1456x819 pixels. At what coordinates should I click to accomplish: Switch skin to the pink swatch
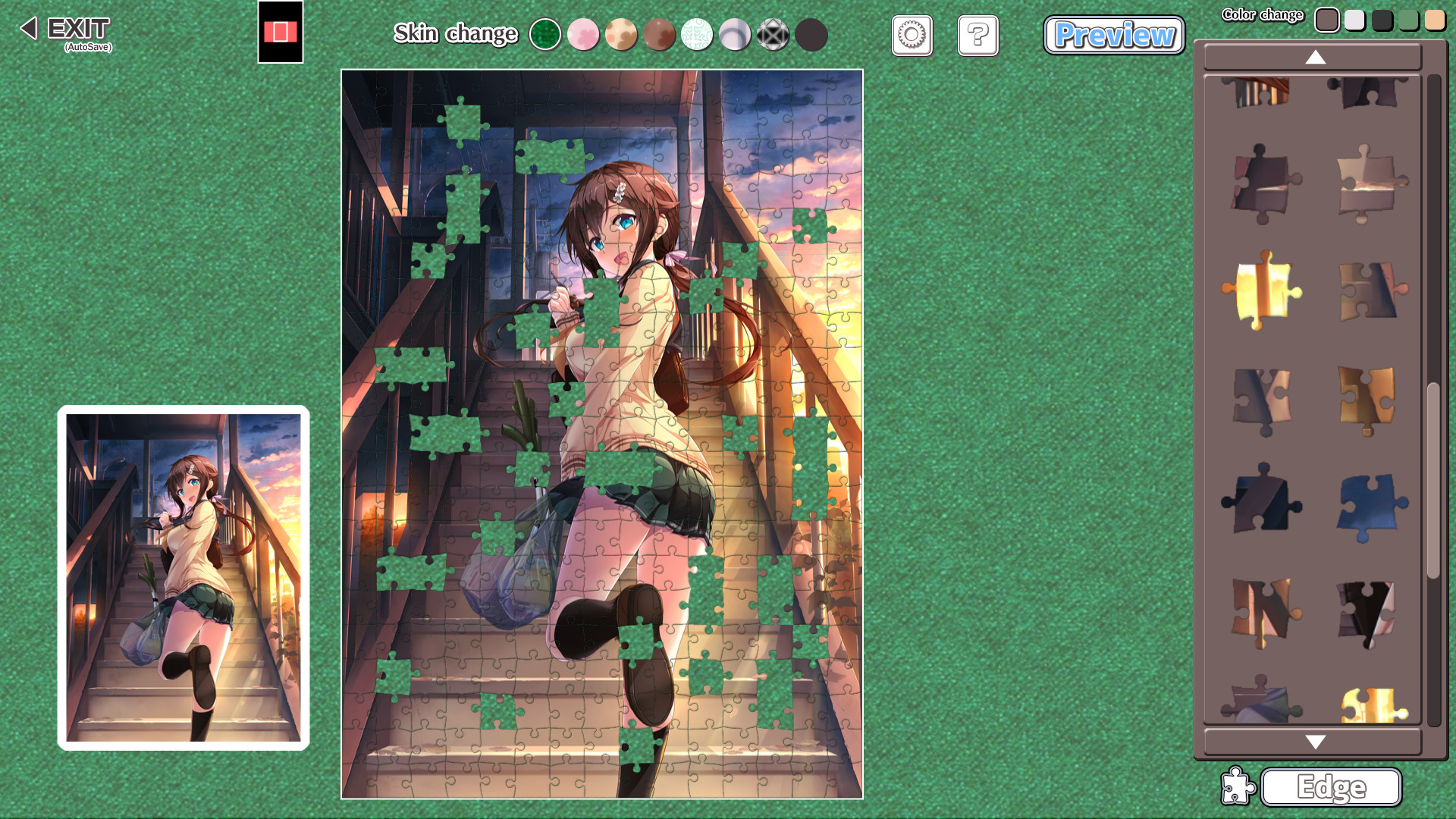click(583, 34)
